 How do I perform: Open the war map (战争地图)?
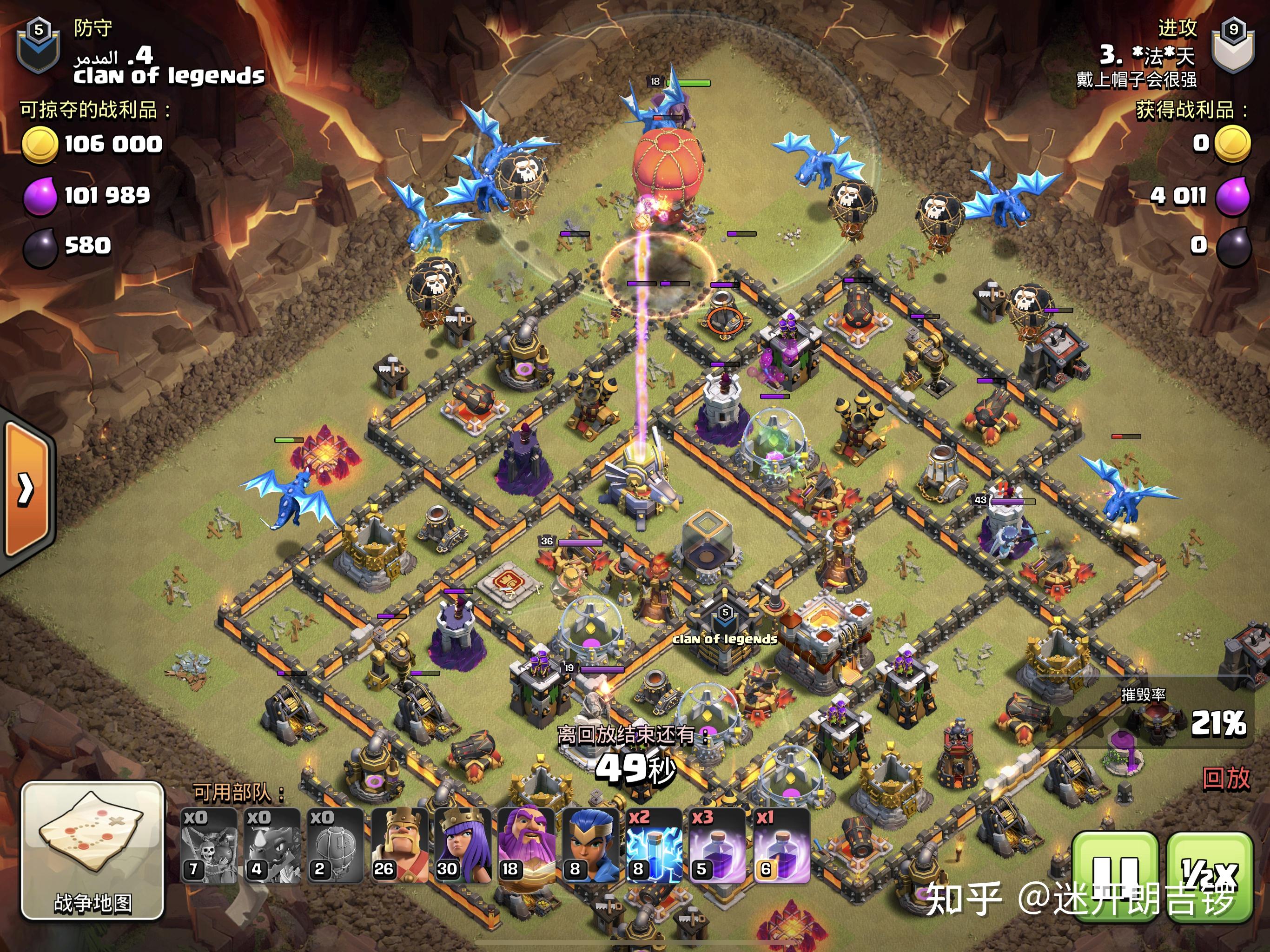pos(93,850)
